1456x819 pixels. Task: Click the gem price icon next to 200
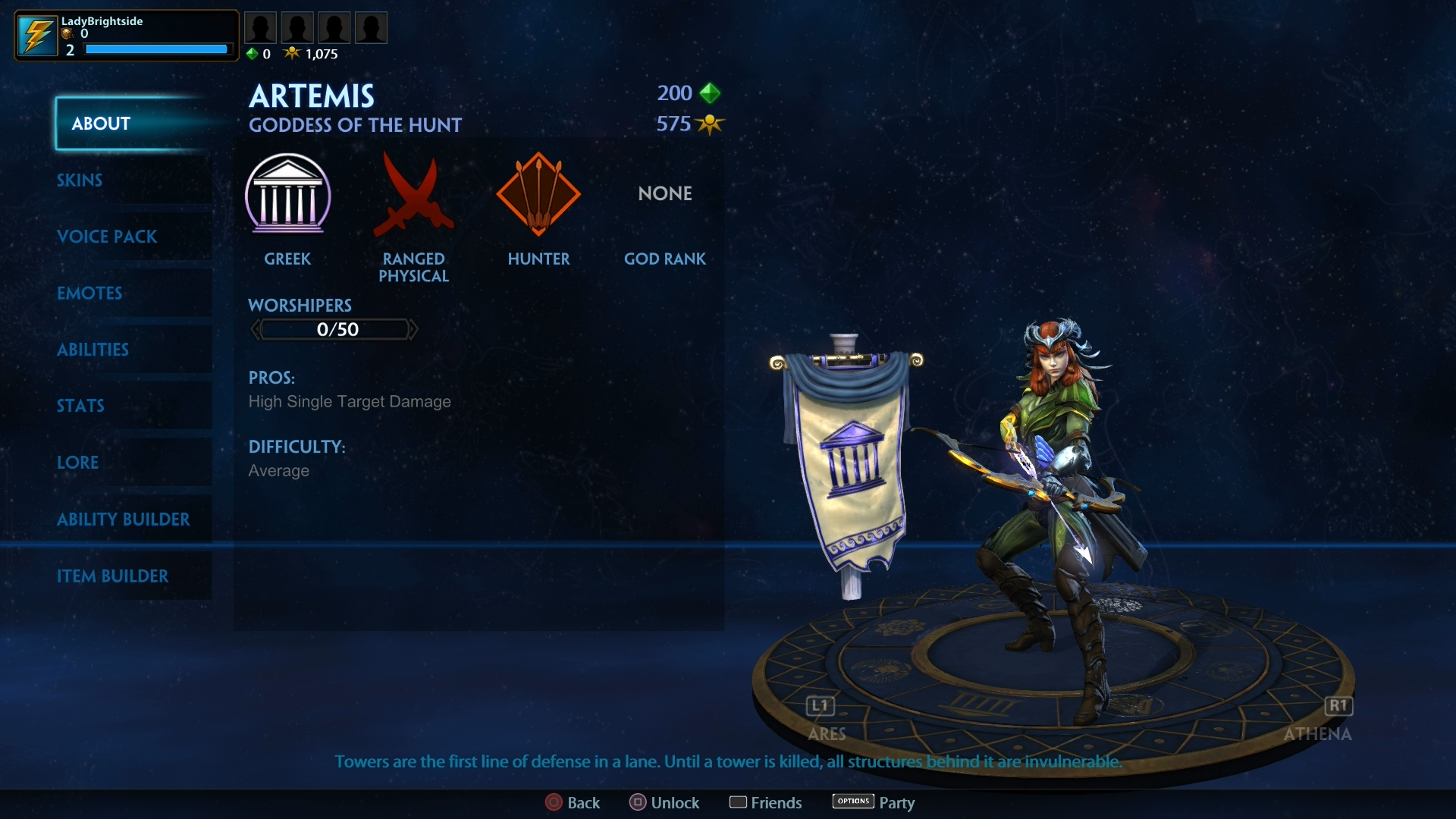point(711,93)
